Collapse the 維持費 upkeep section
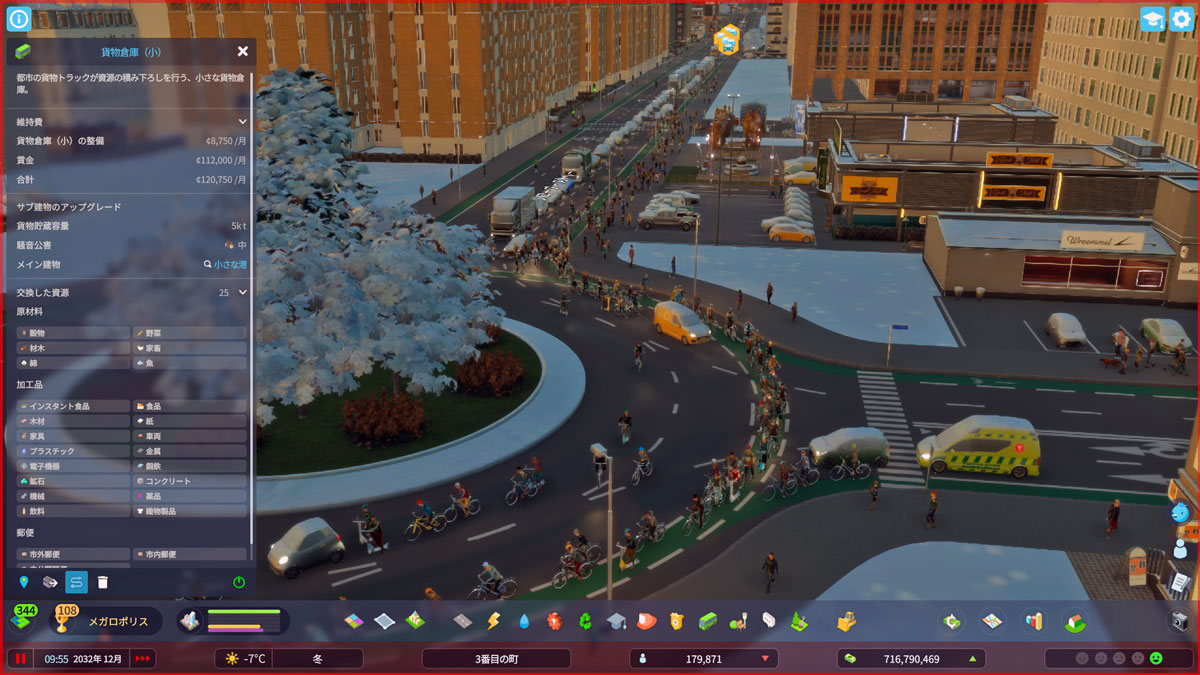This screenshot has height=675, width=1200. pyautogui.click(x=242, y=122)
